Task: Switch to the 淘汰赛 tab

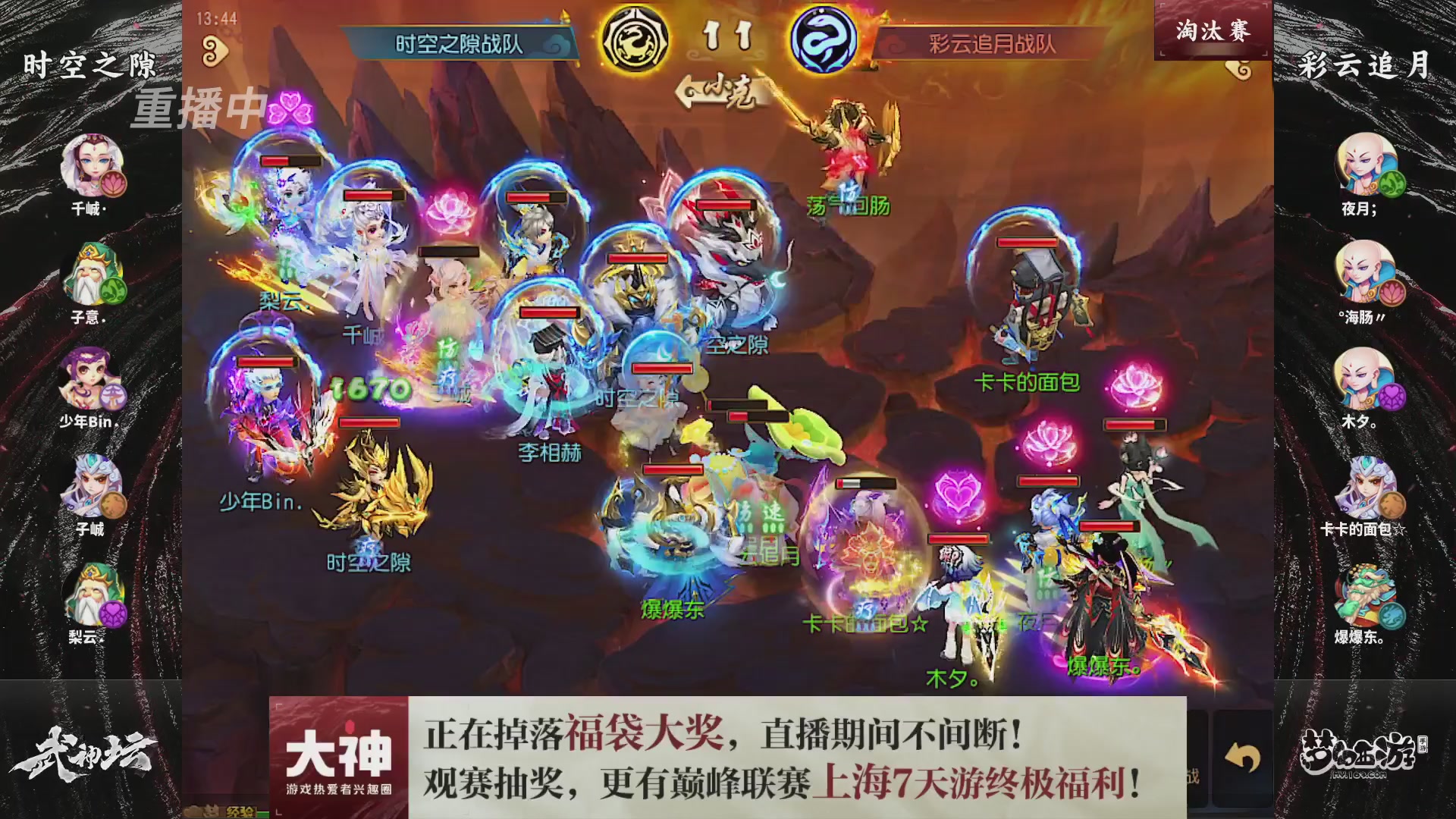Action: coord(1213,30)
